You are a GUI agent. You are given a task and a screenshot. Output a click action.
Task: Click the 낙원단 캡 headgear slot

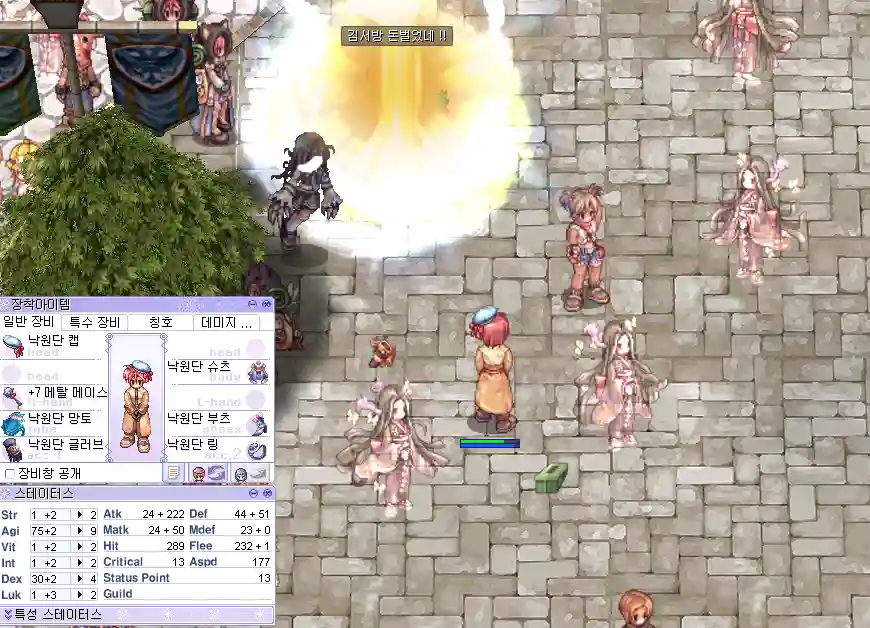click(x=54, y=341)
